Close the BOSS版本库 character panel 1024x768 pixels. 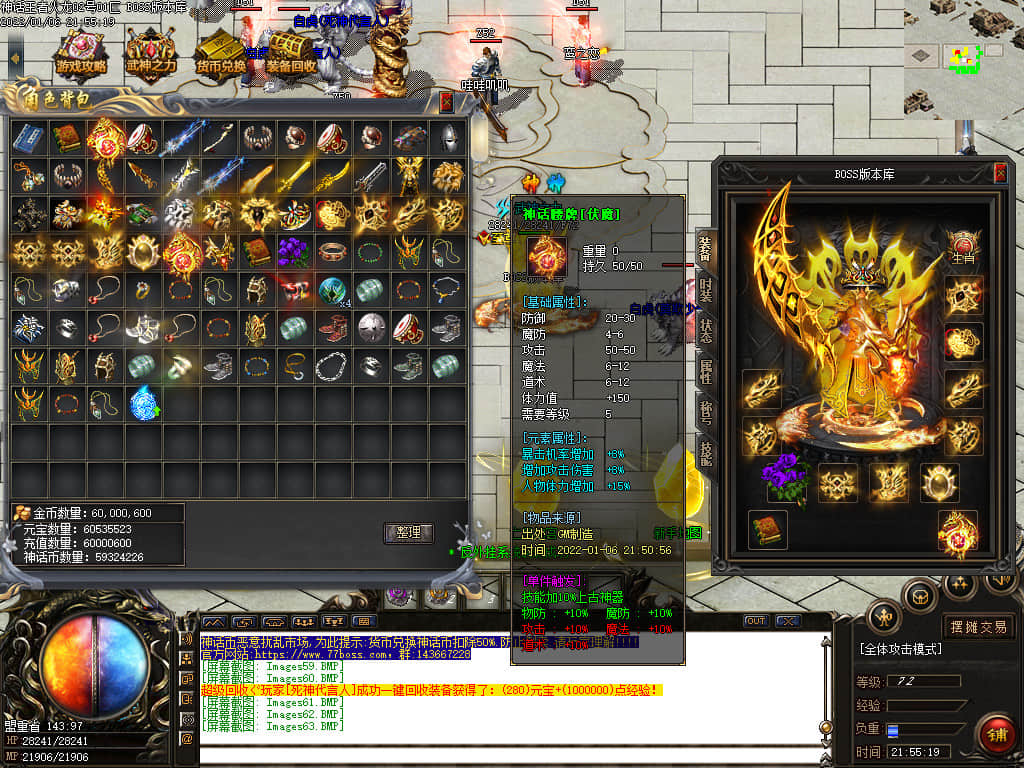tap(1000, 174)
